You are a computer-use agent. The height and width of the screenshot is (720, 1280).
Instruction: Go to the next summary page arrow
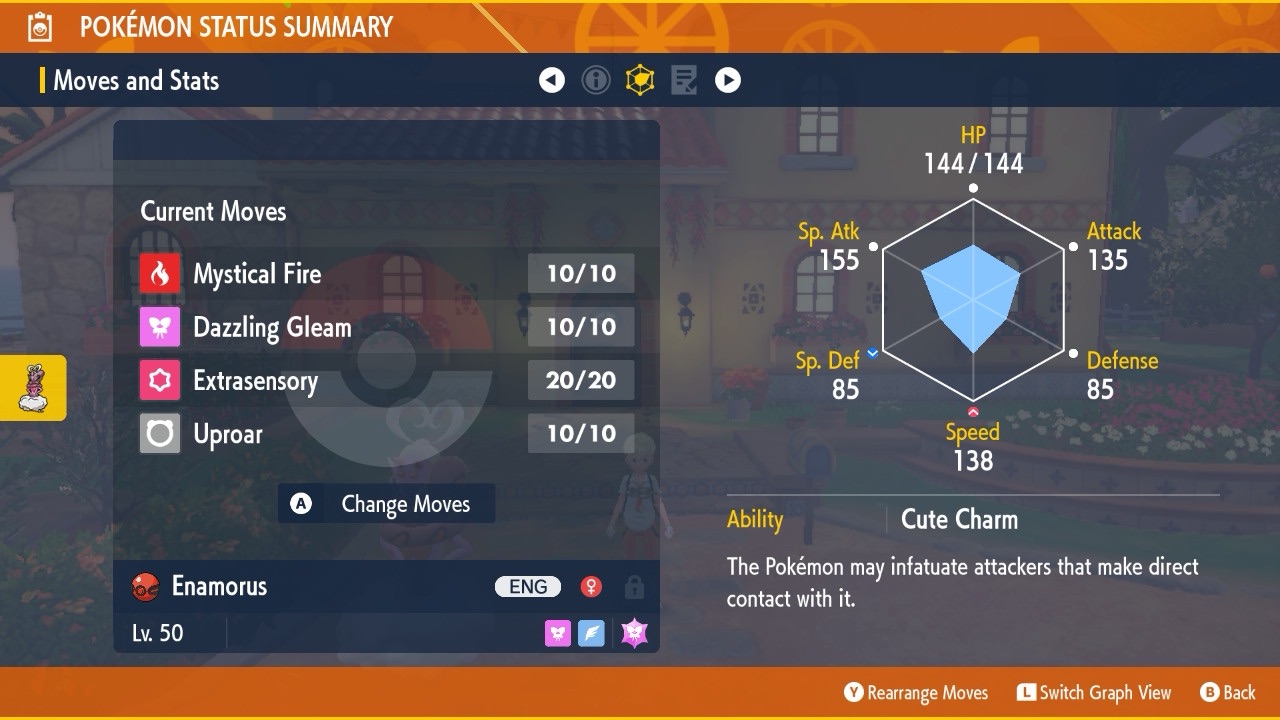[x=728, y=80]
